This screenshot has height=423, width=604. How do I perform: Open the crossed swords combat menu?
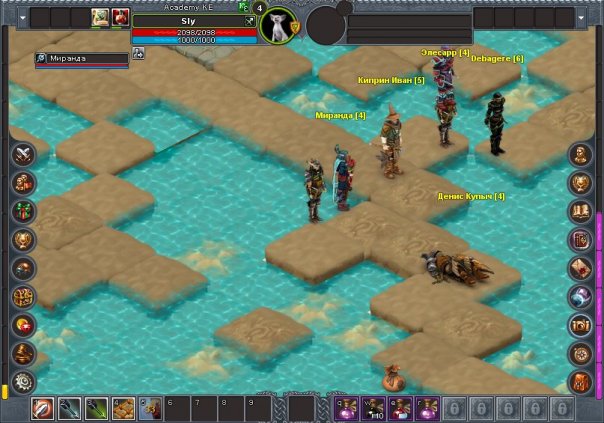[x=23, y=154]
